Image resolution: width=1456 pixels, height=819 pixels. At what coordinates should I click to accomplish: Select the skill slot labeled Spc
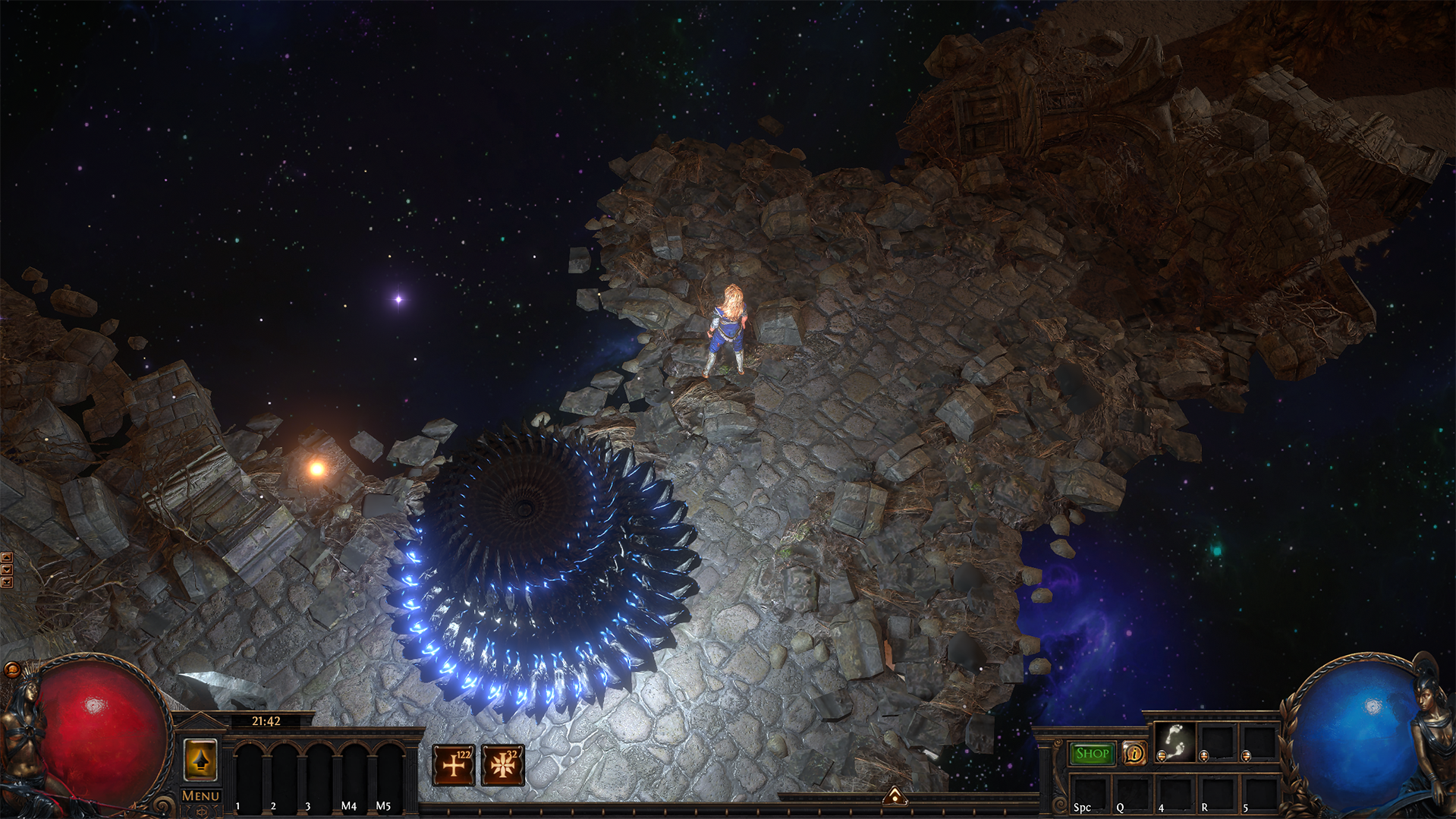point(1090,792)
